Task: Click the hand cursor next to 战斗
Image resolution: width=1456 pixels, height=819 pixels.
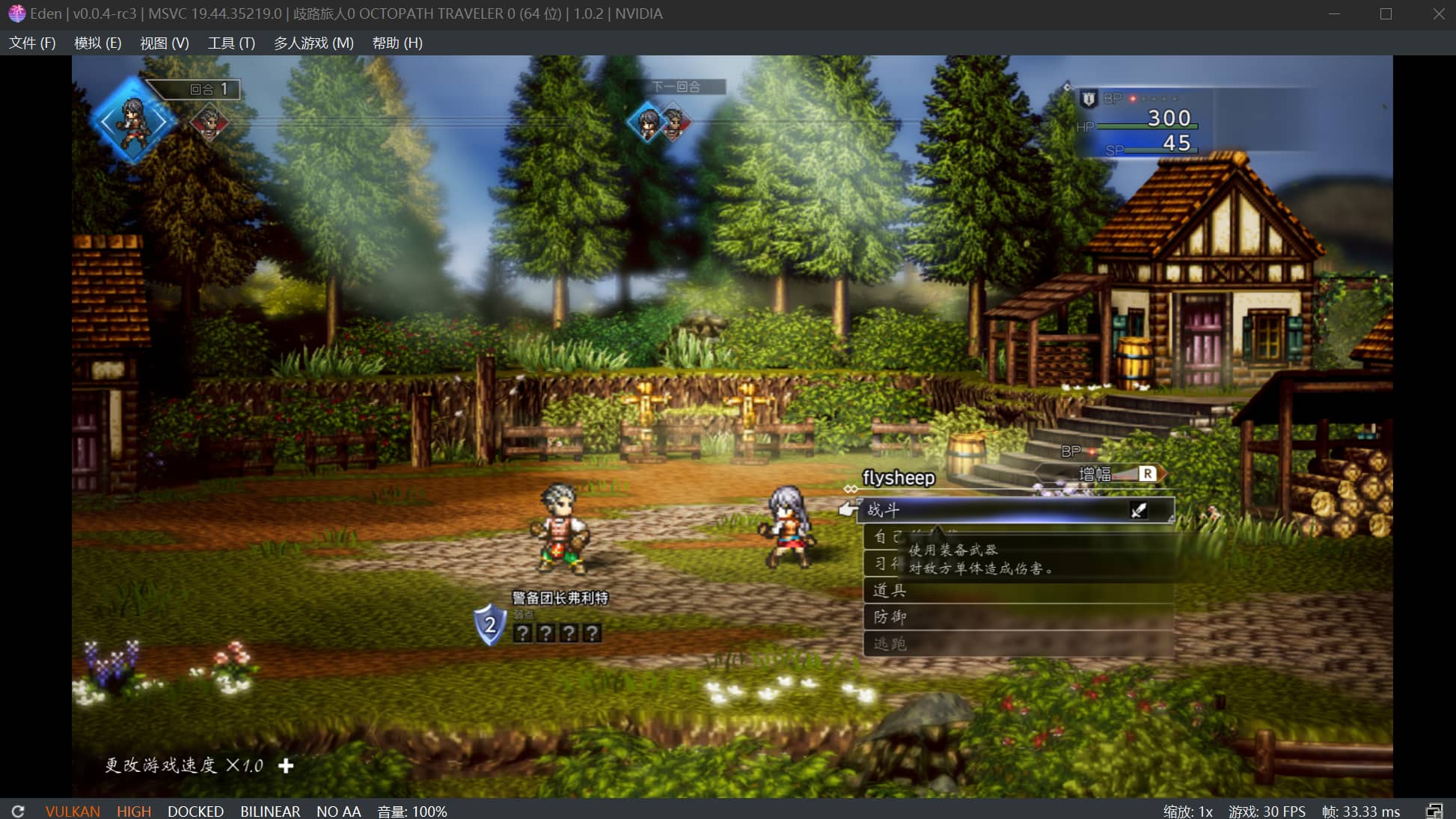Action: pyautogui.click(x=849, y=509)
